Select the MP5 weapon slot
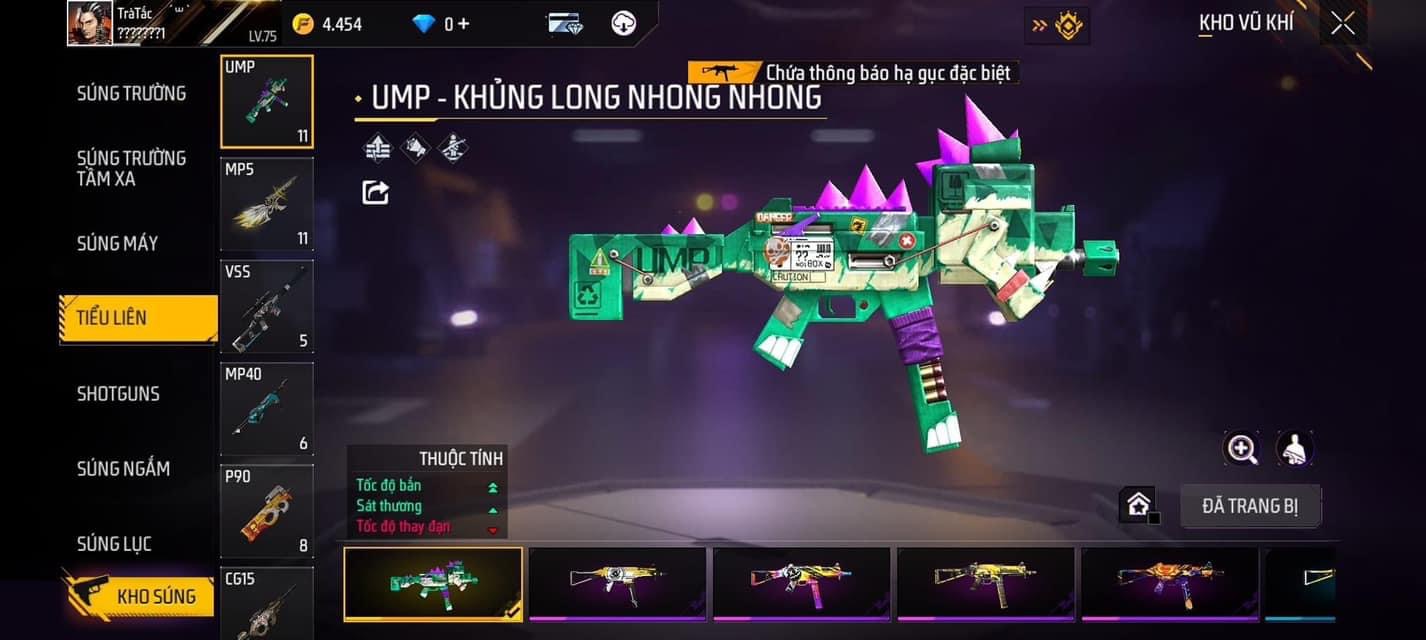 [x=266, y=204]
